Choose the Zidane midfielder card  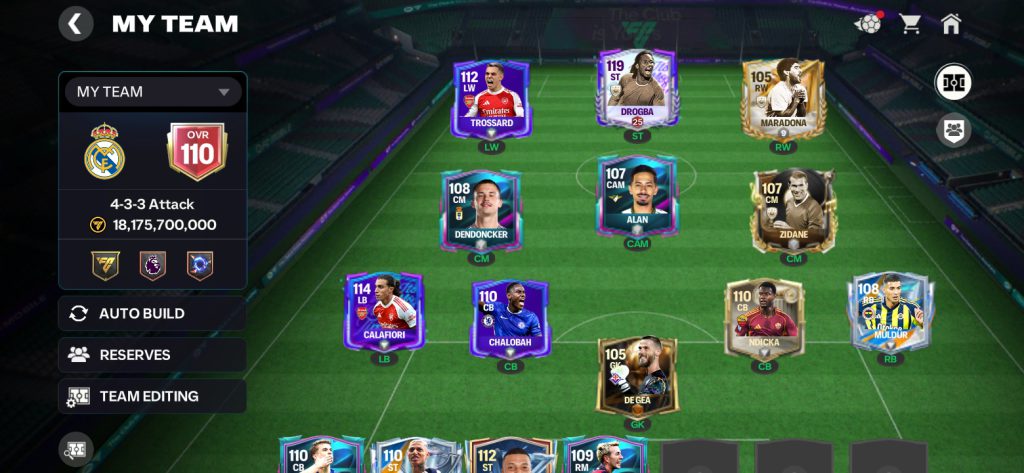tap(793, 209)
